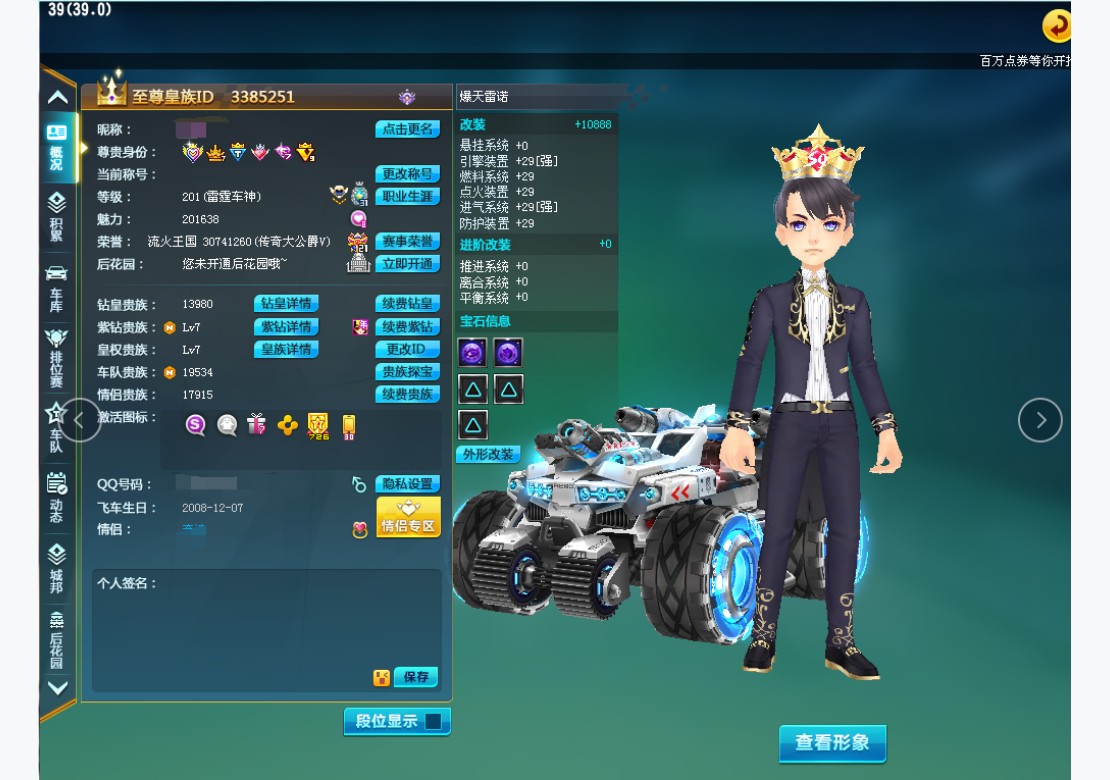Click the 更改ID button
The width and height of the screenshot is (1110, 780).
[407, 349]
